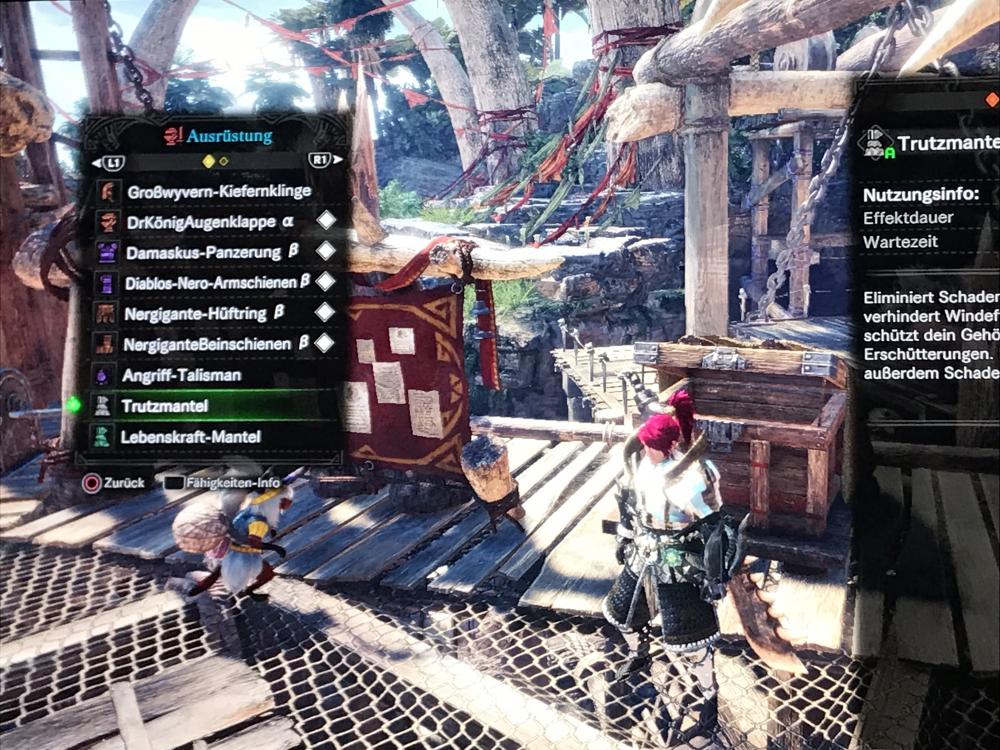Image resolution: width=1000 pixels, height=750 pixels.
Task: Select Großwyvern-Kiefernklinge weapon entry
Action: click(219, 191)
